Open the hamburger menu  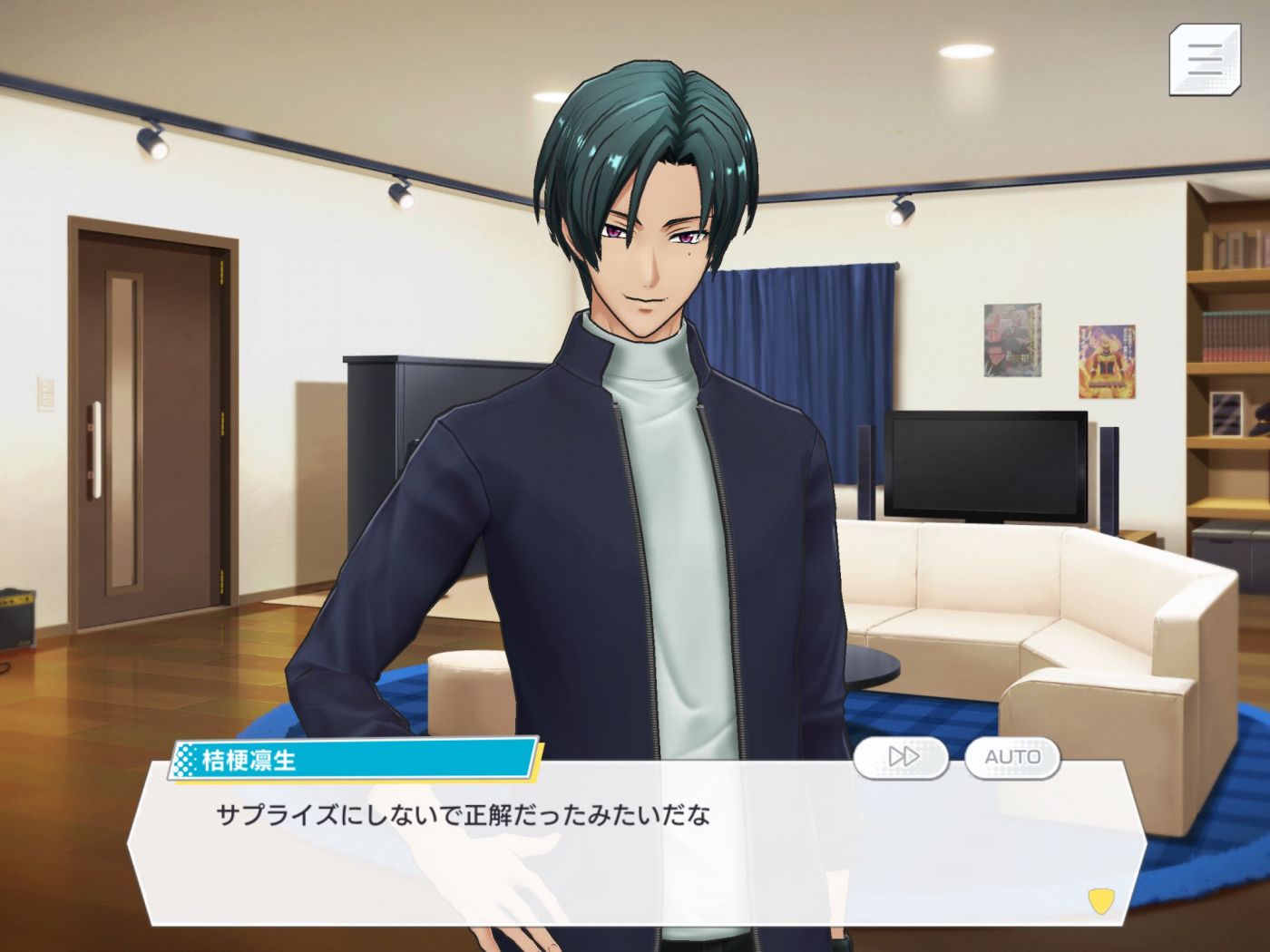(1204, 60)
